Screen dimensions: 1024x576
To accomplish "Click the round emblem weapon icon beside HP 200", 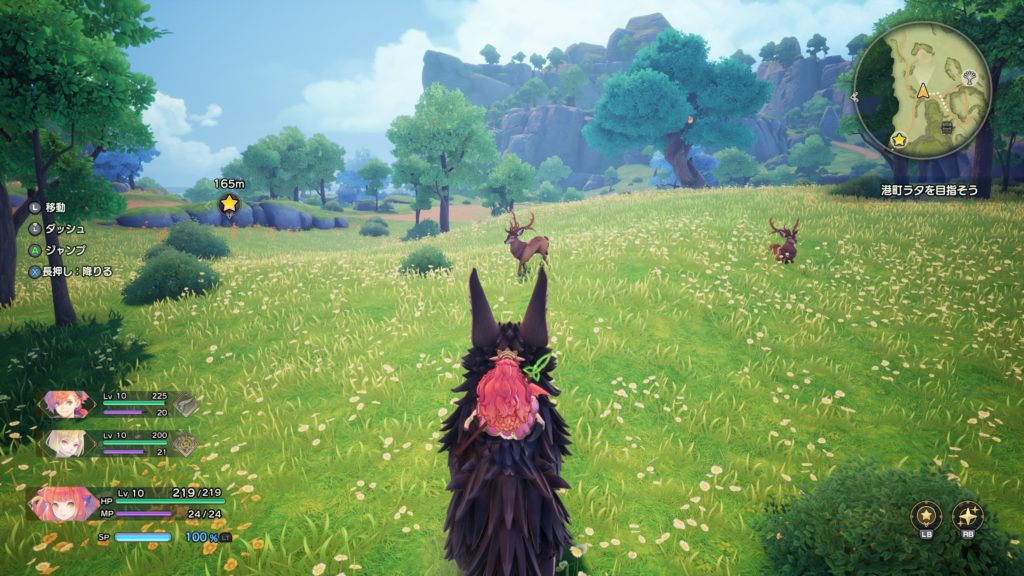I will click(x=187, y=444).
